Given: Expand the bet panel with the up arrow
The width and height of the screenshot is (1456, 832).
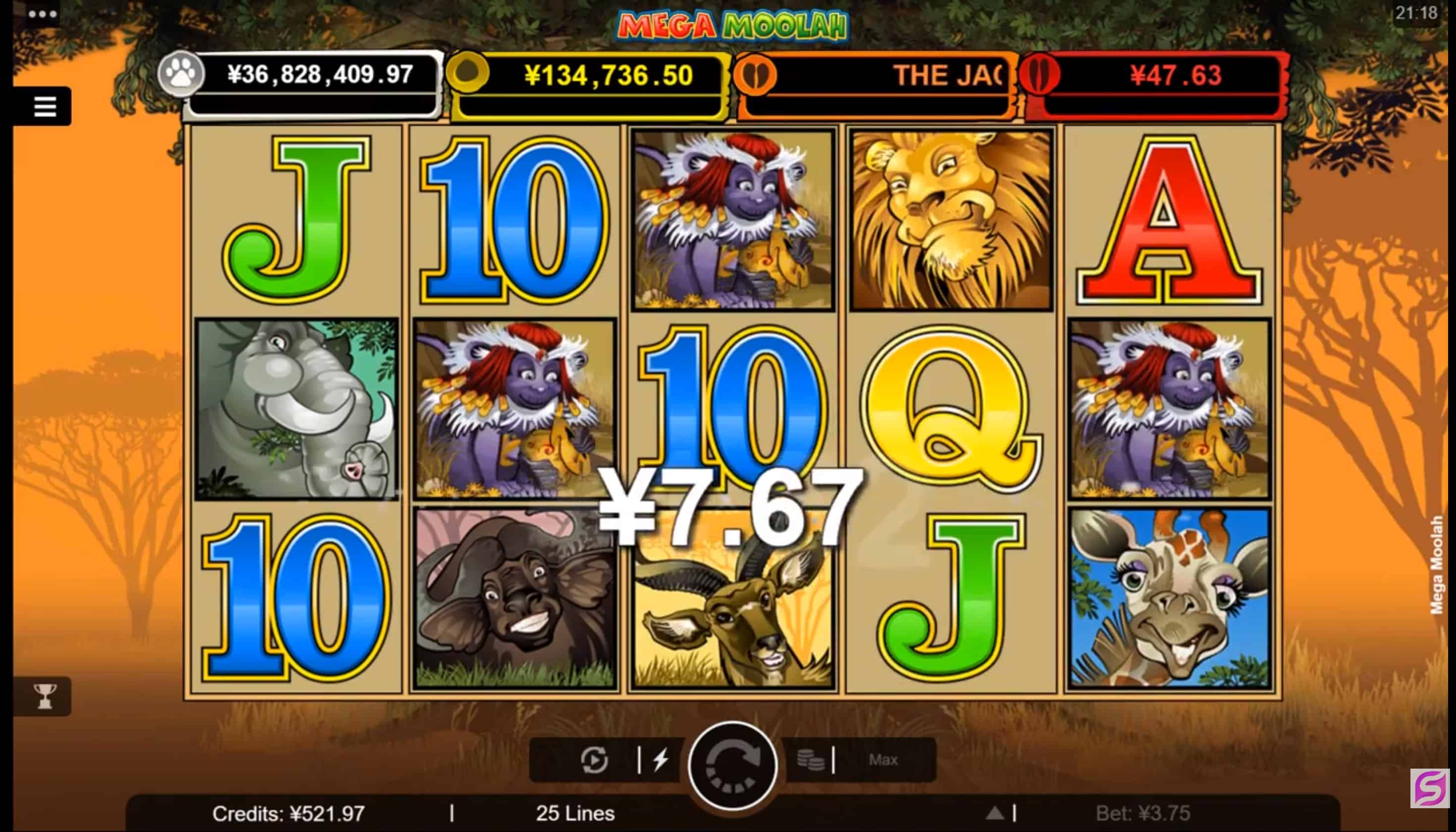Looking at the screenshot, I should (x=995, y=813).
